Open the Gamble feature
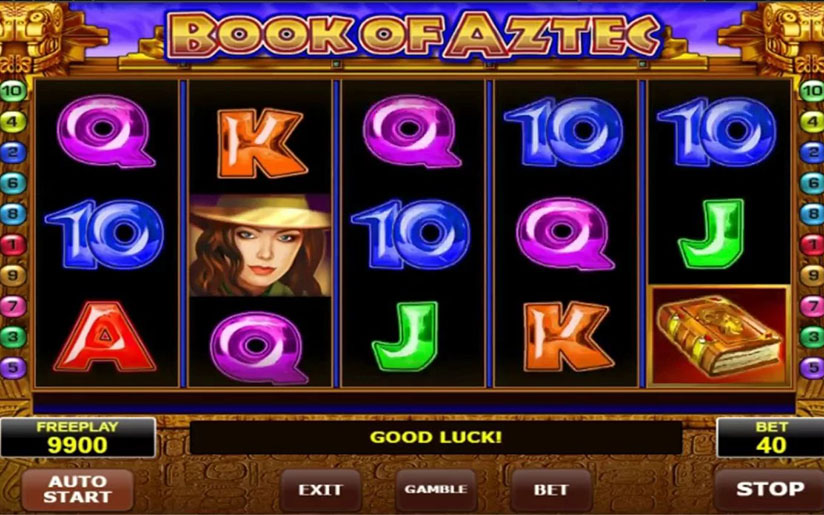The image size is (824, 515). (435, 489)
